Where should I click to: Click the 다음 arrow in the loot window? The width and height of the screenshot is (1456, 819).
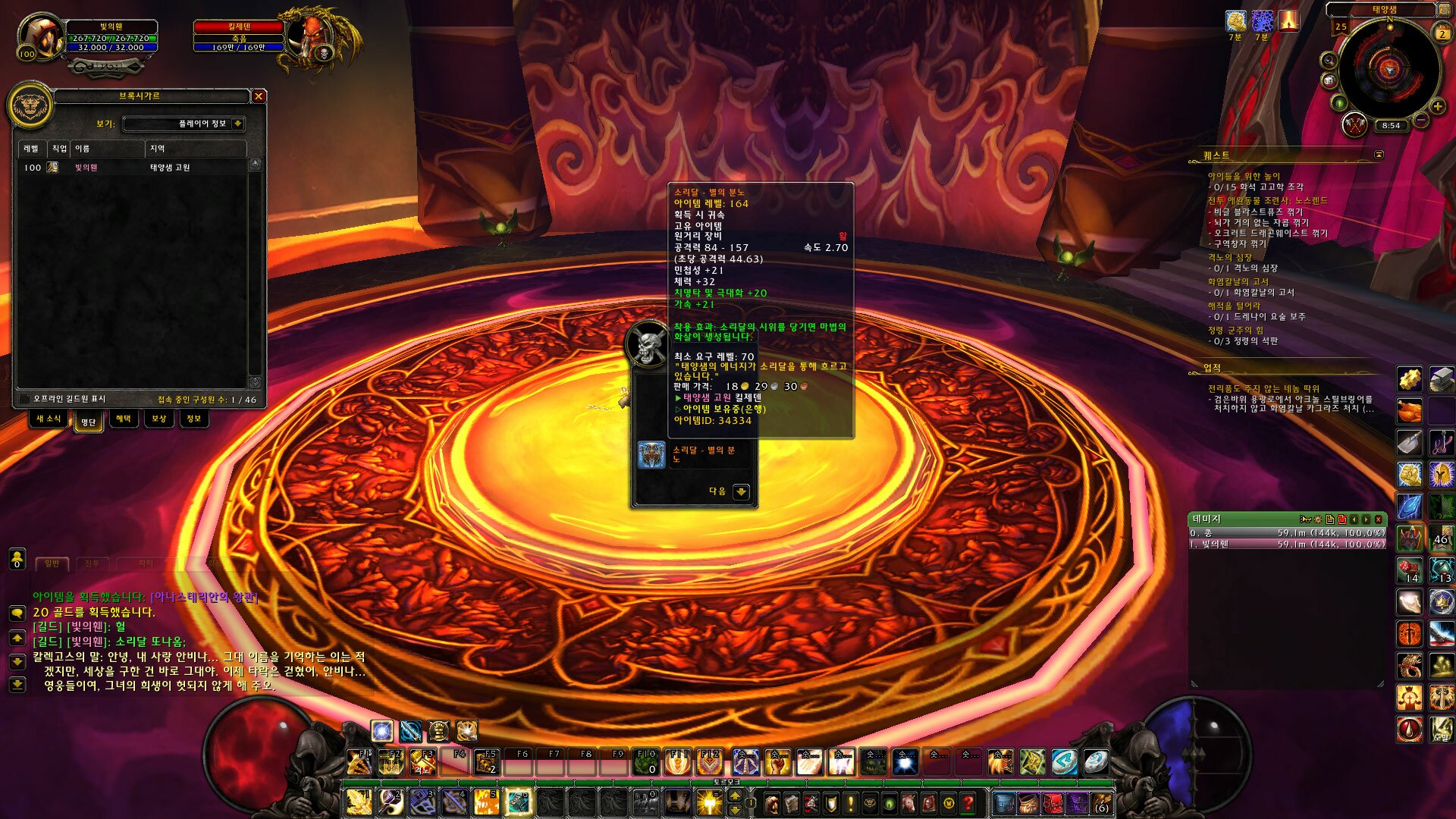click(741, 491)
